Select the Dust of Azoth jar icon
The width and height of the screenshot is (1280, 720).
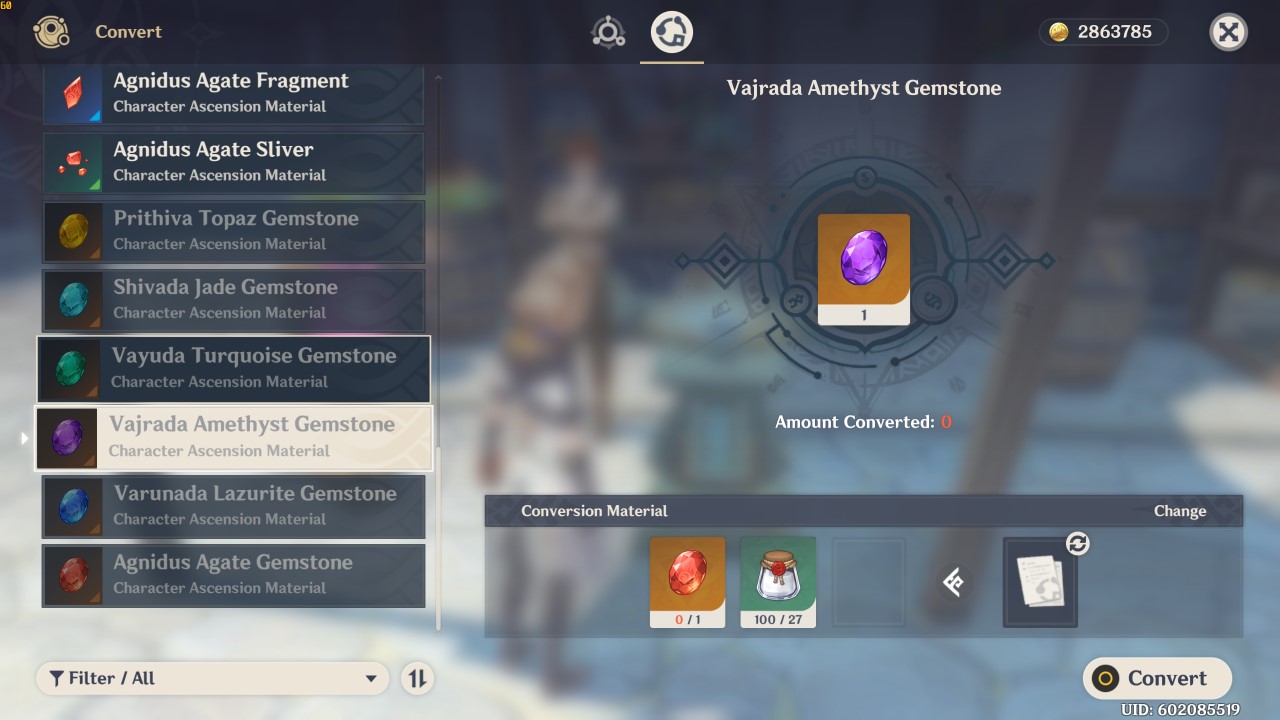[x=778, y=581]
